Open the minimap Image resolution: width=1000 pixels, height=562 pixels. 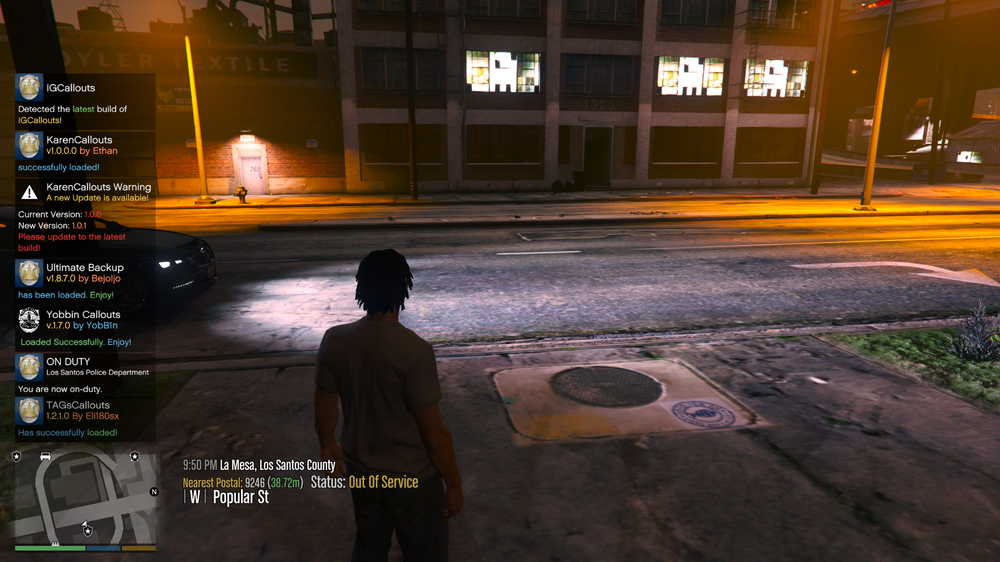(x=84, y=495)
